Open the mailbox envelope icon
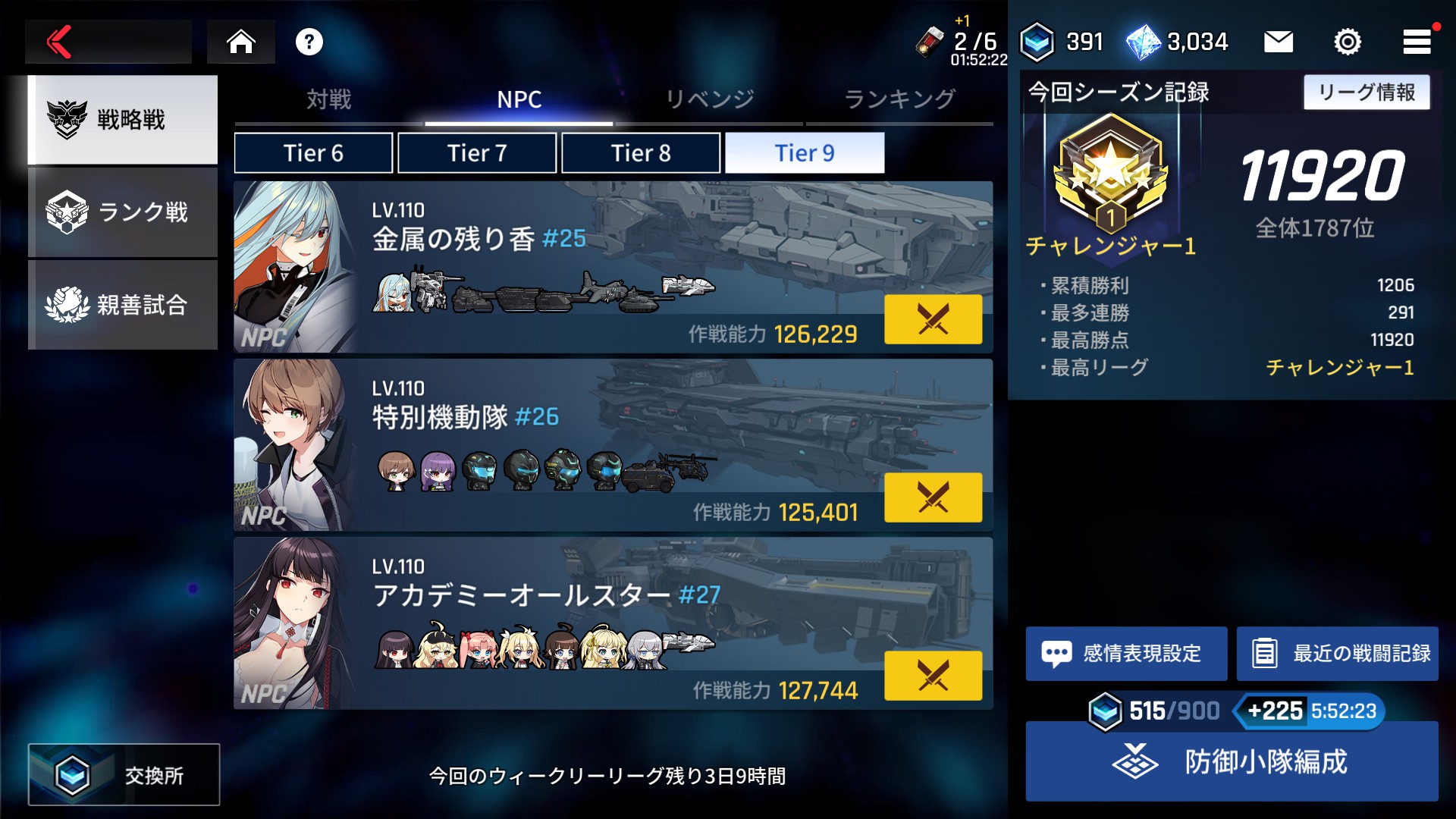Screen dimensions: 1456x819 click(1278, 42)
